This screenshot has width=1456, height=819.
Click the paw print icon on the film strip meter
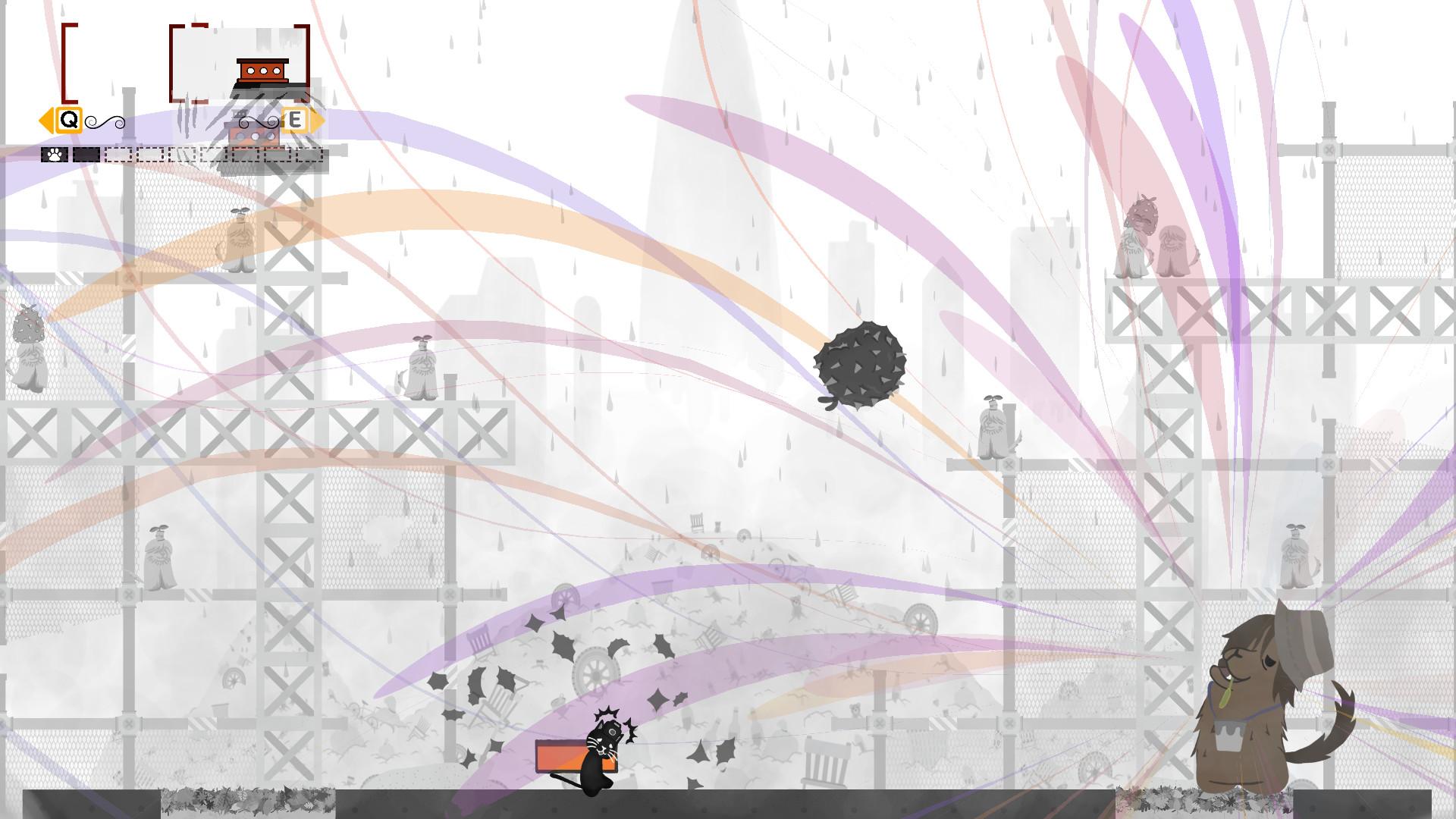pos(53,155)
